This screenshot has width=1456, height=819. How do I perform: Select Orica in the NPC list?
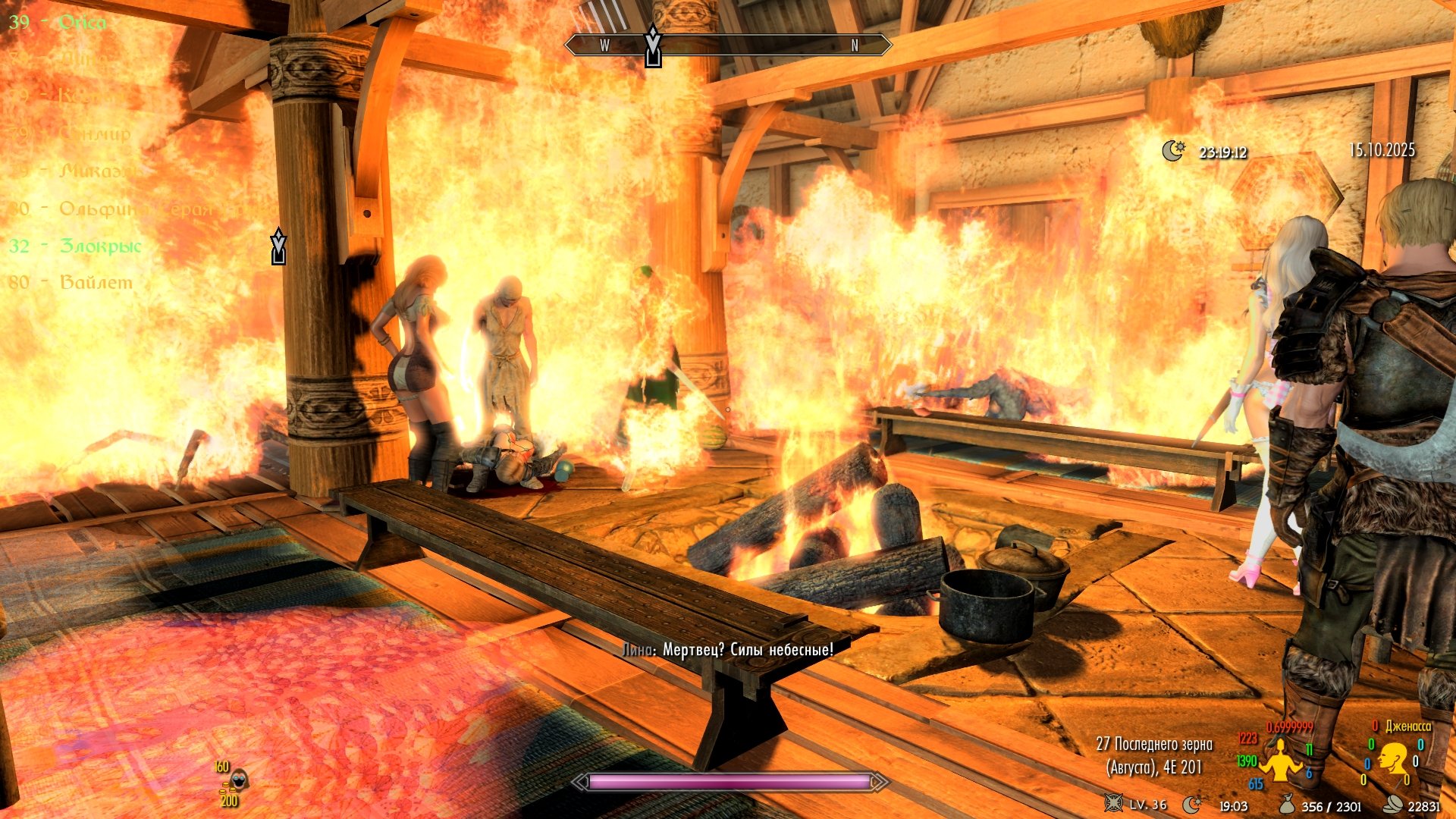coord(82,22)
